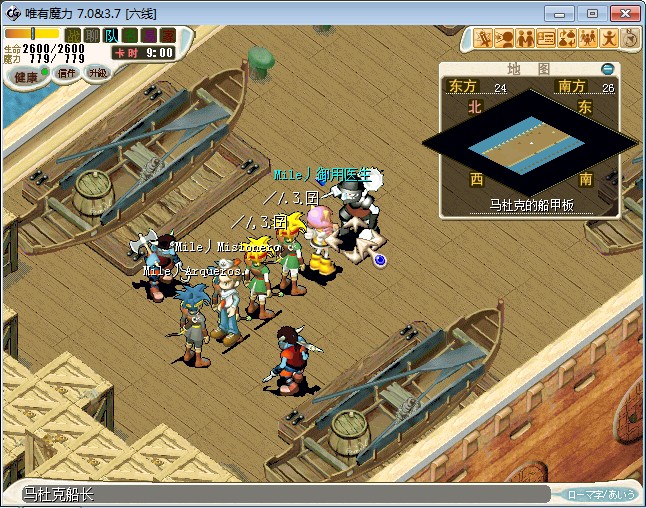Toggle the 队 team mode button
Viewport: 646px width, 508px height.
click(111, 35)
